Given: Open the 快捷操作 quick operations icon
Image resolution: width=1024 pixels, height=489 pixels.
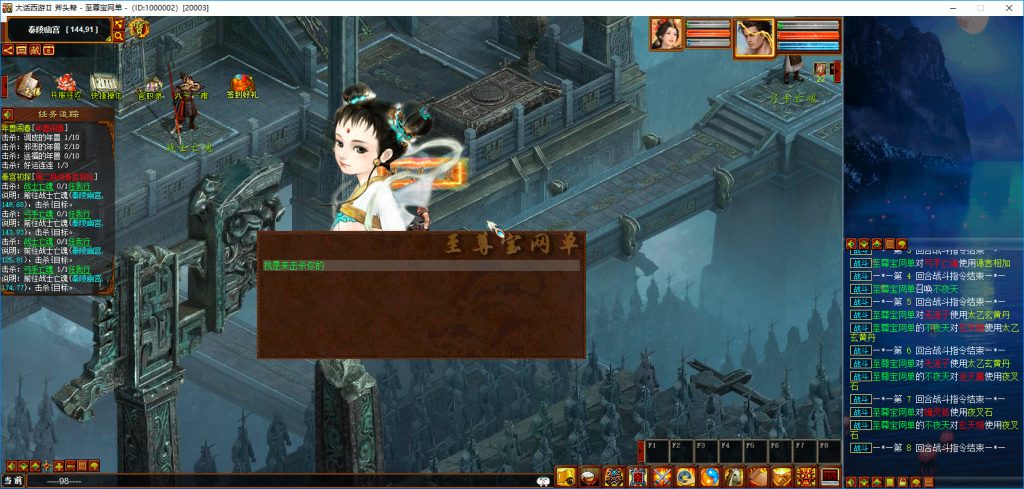Looking at the screenshot, I should tap(105, 84).
